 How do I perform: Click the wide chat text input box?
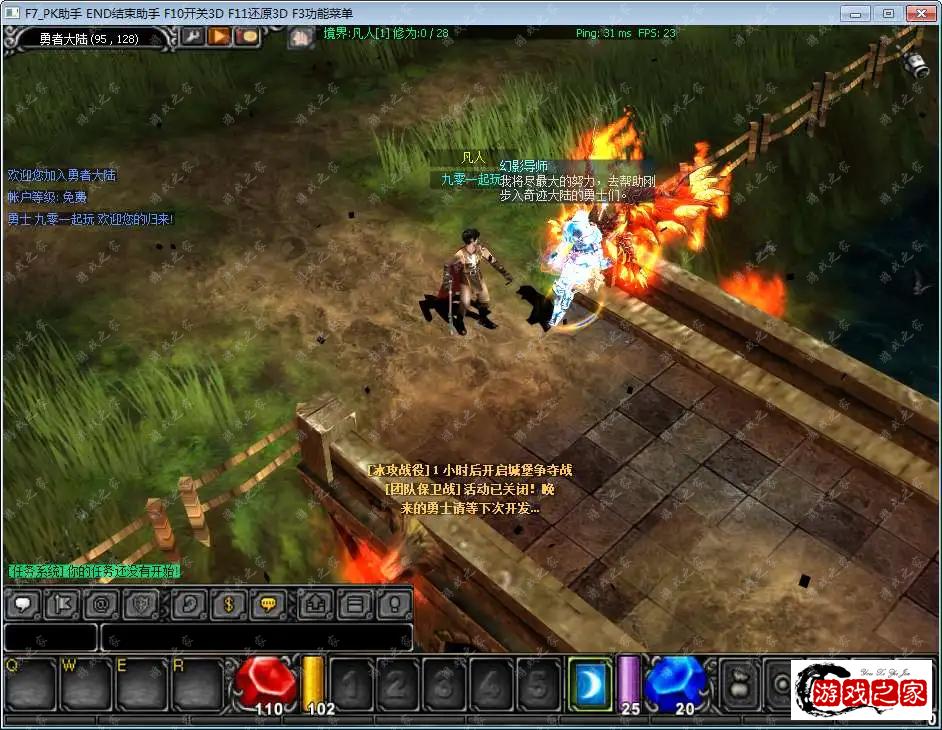(256, 637)
